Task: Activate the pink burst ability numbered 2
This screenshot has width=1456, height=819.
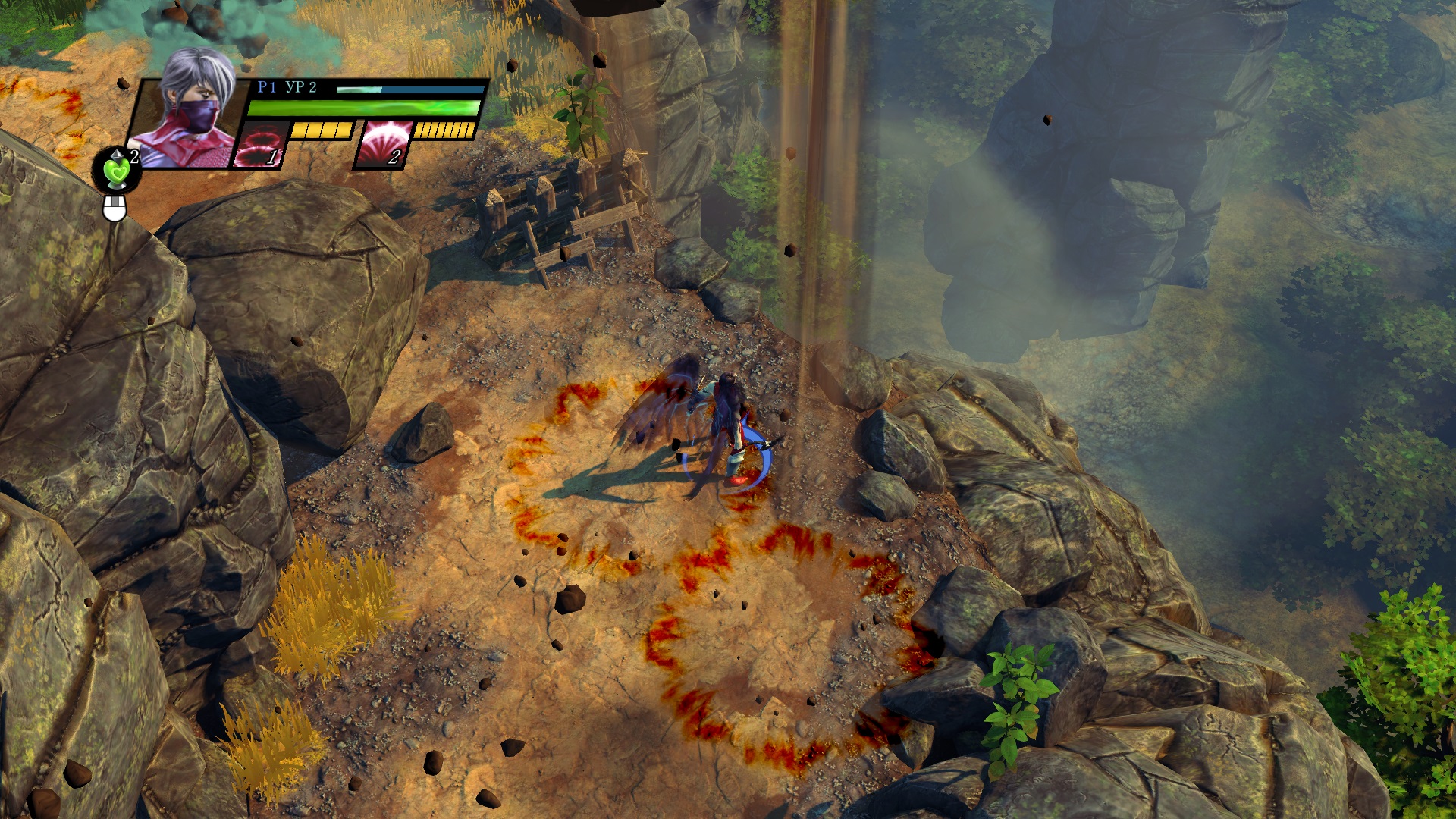Action: click(384, 144)
